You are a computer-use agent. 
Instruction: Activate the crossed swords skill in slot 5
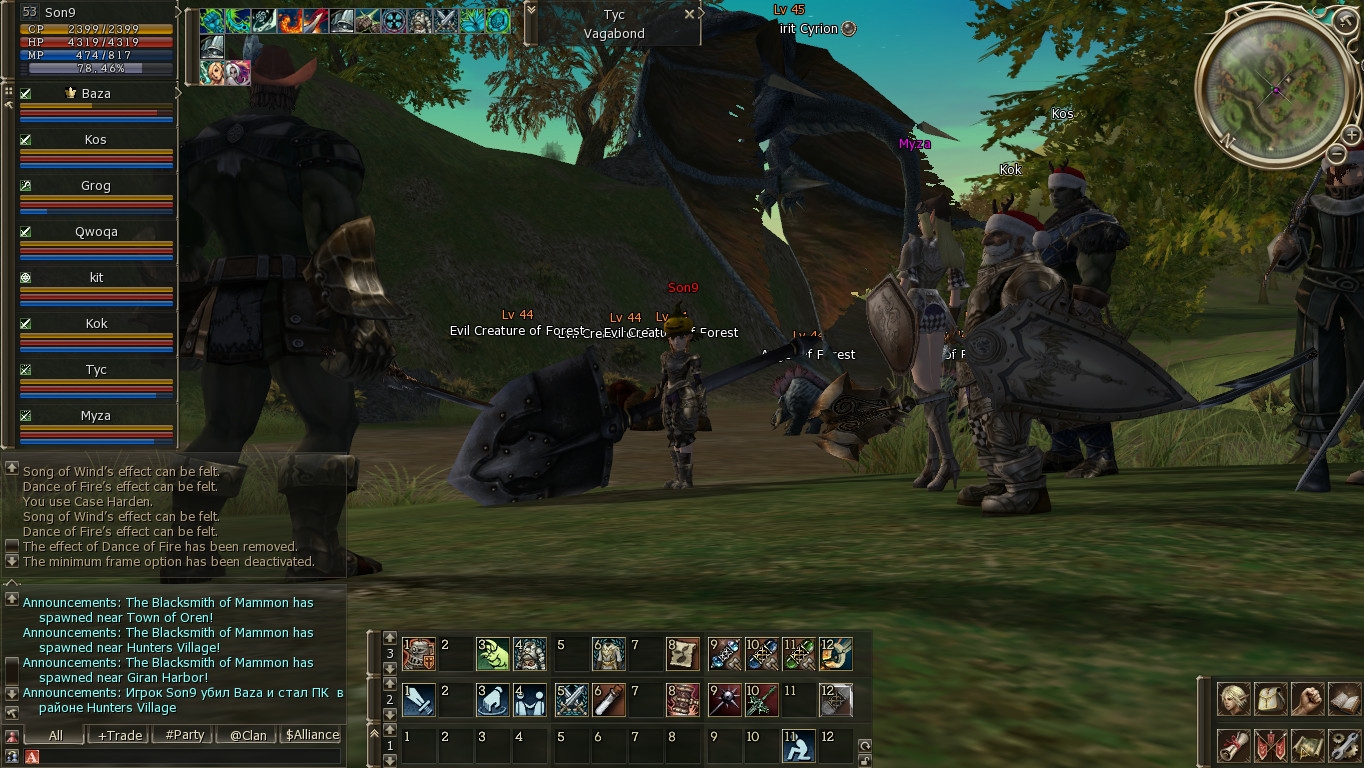click(571, 700)
